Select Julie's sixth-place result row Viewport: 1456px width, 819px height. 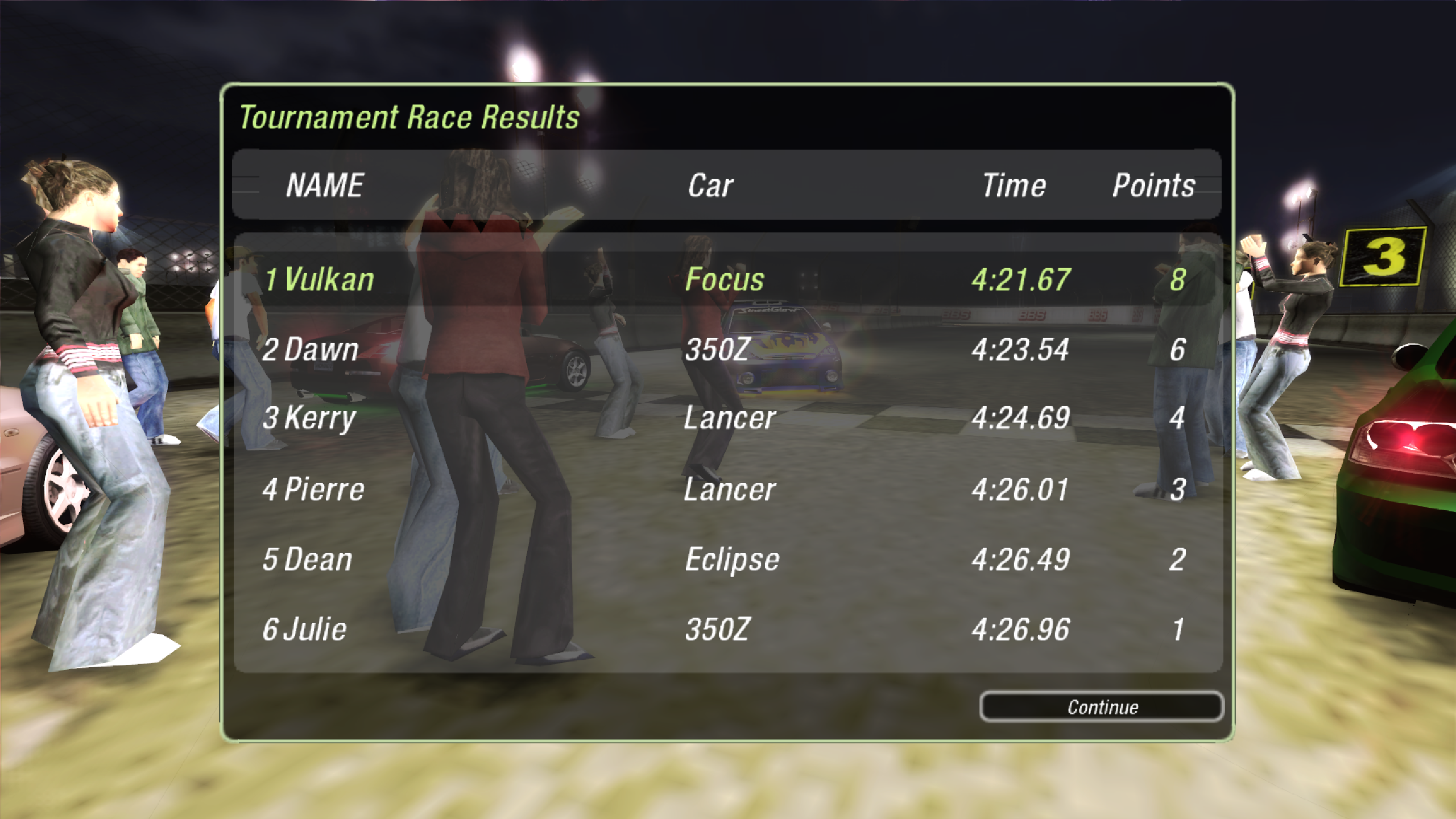(727, 629)
